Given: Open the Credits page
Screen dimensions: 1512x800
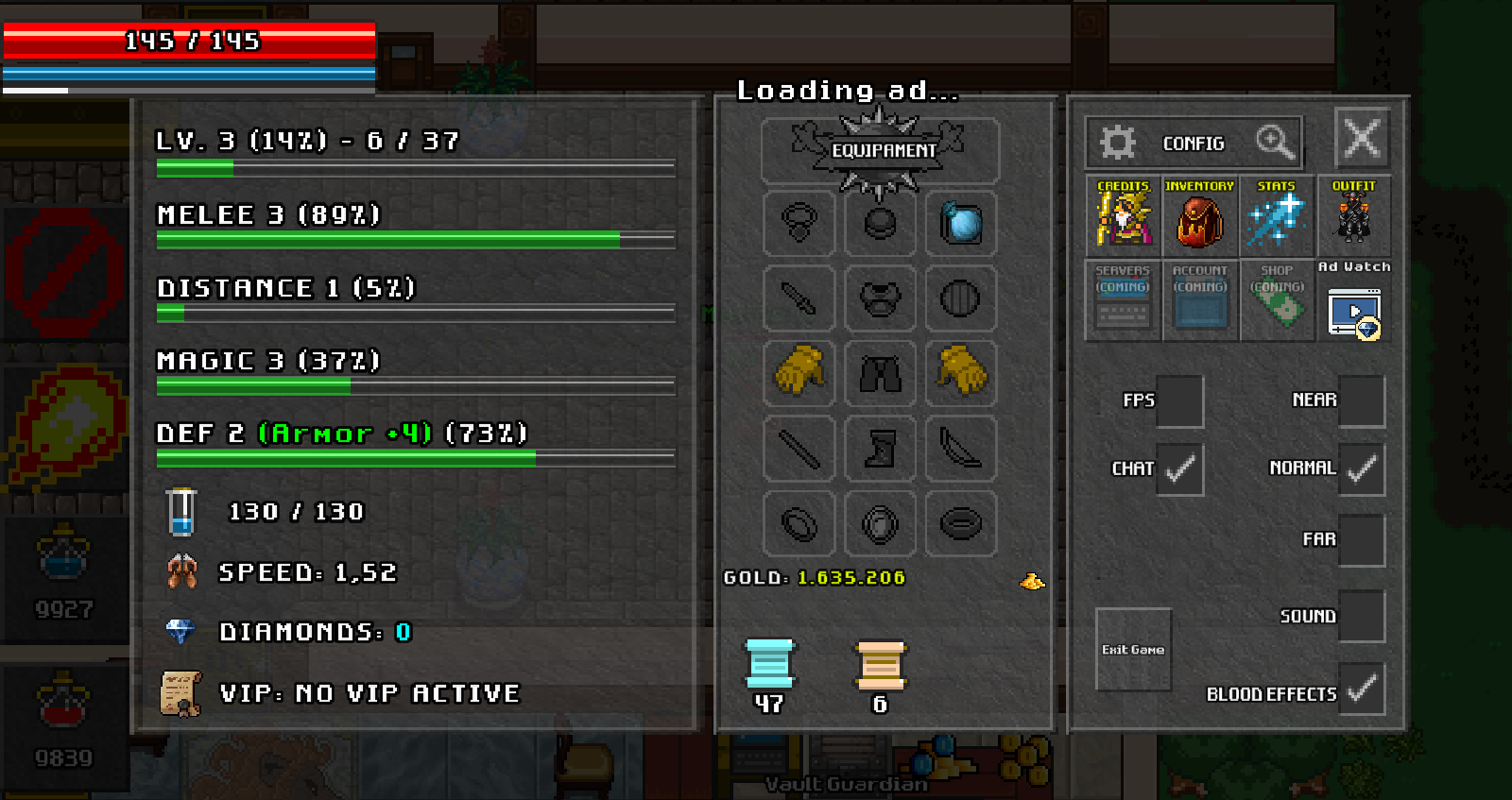Looking at the screenshot, I should click(1123, 214).
